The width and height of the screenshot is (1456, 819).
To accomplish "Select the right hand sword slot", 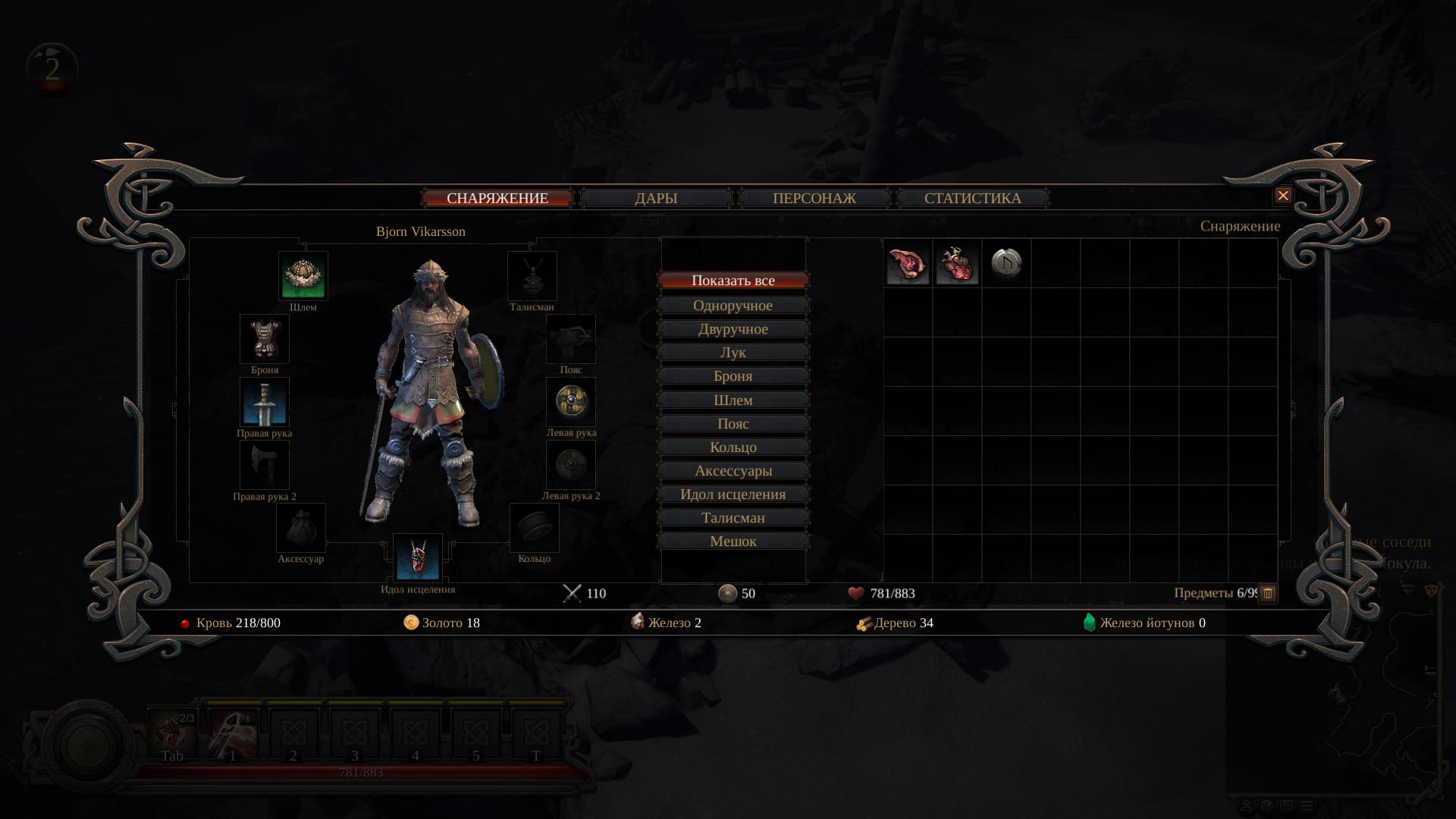I will click(265, 402).
